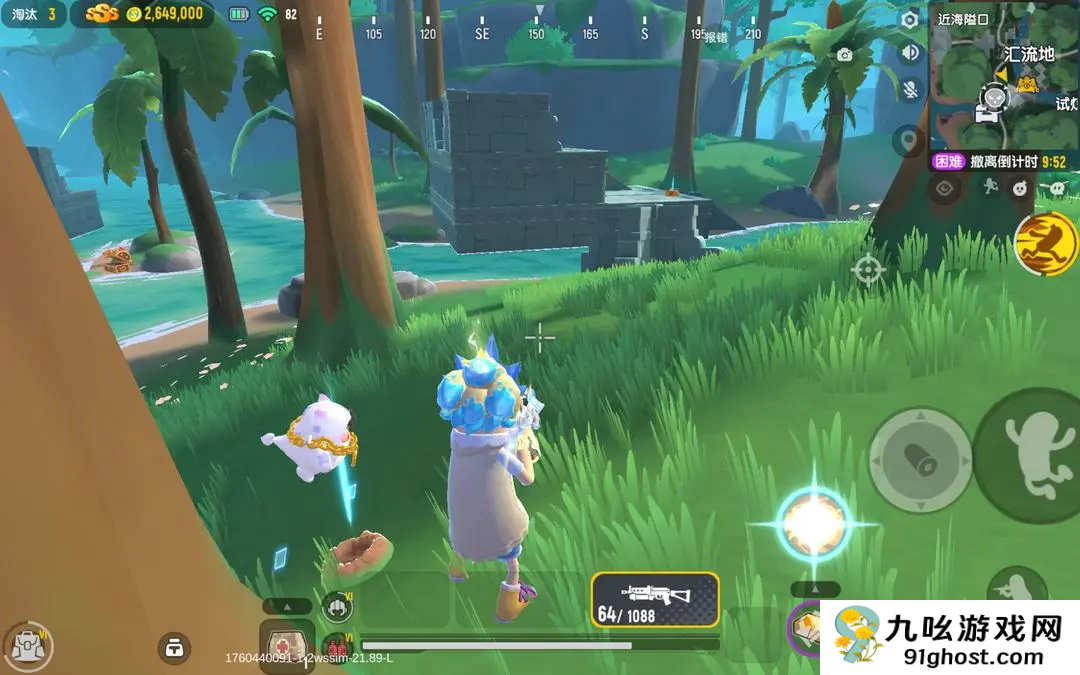Open the gear settings menu

click(x=910, y=20)
